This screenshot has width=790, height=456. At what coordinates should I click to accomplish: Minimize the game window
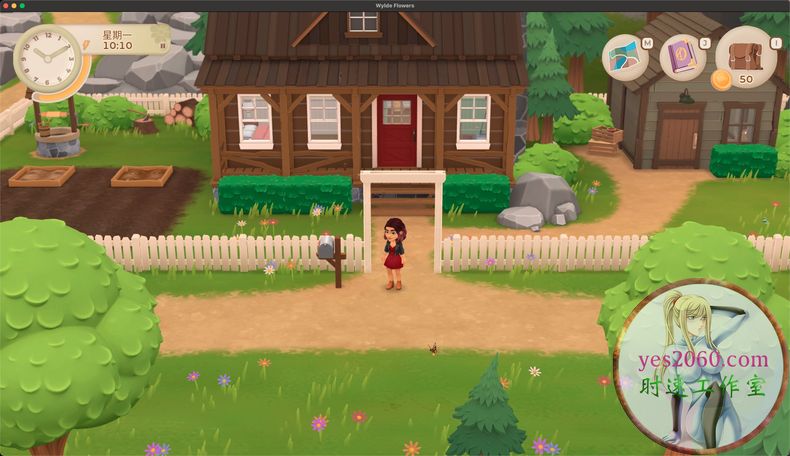13,5
